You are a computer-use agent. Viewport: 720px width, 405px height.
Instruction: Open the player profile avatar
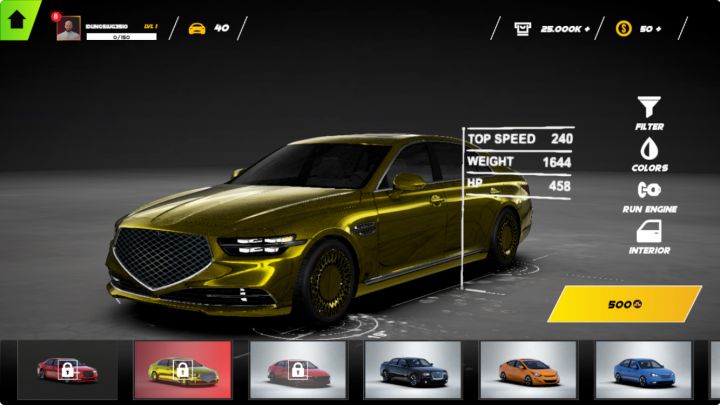(68, 29)
